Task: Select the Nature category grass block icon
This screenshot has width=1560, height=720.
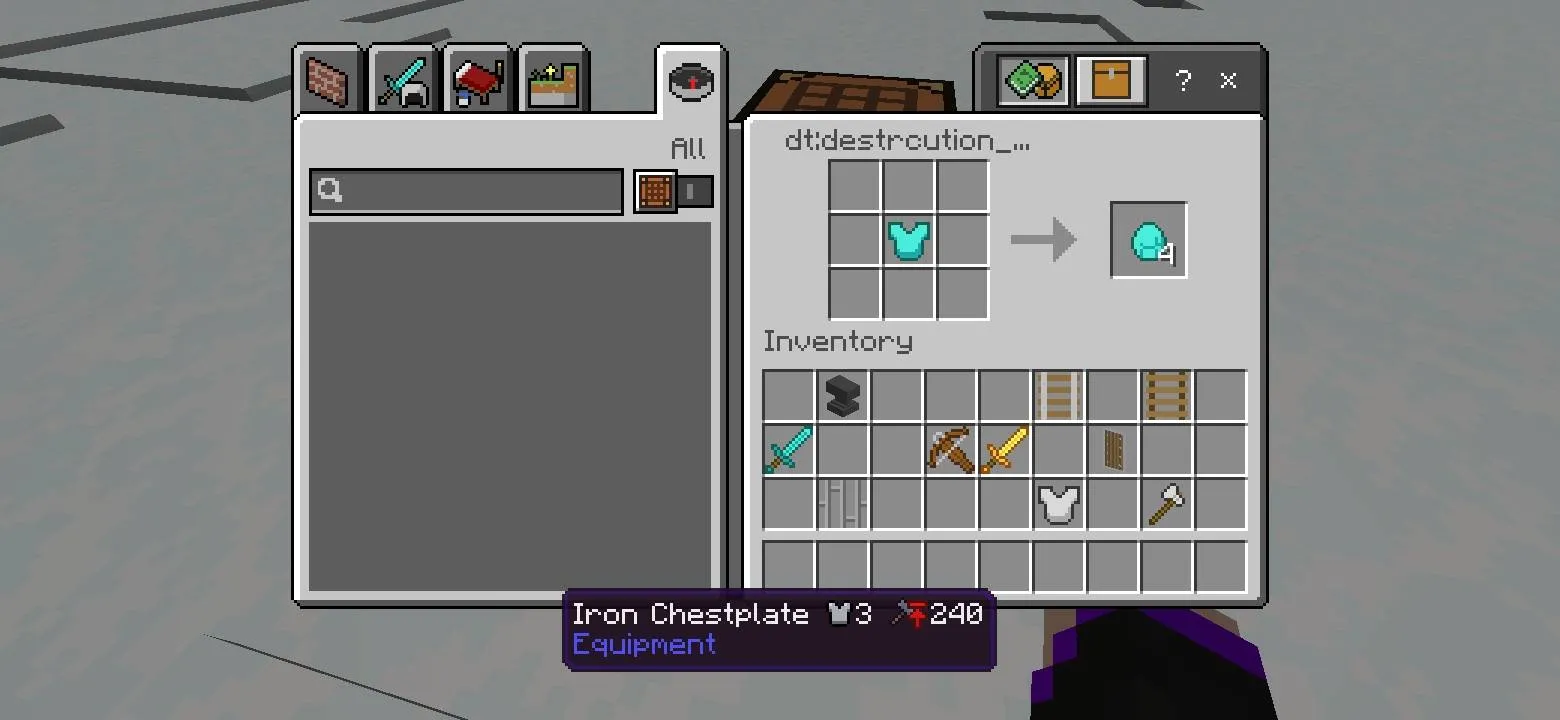Action: point(553,80)
